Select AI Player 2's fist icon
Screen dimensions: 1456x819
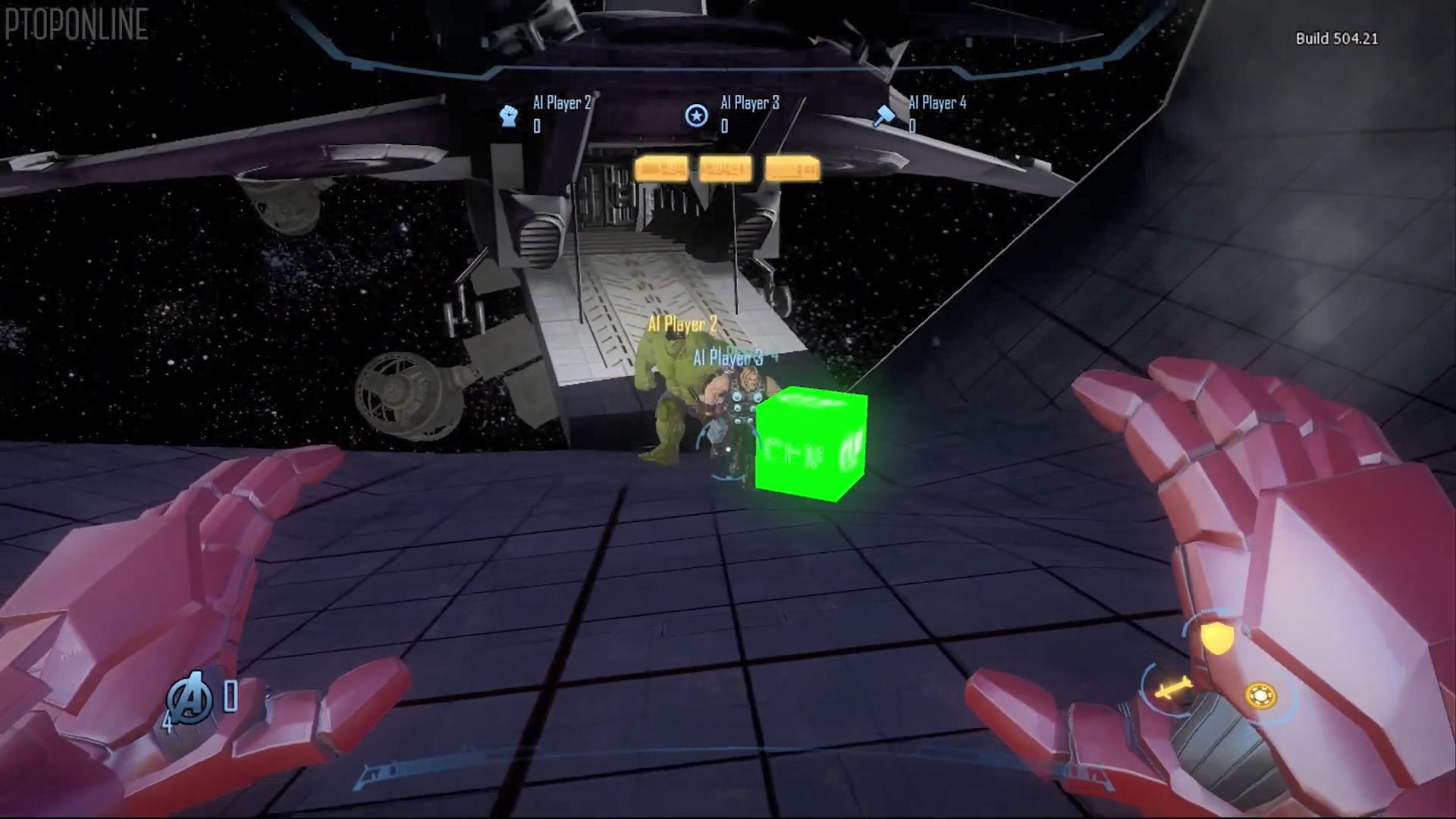(x=509, y=115)
